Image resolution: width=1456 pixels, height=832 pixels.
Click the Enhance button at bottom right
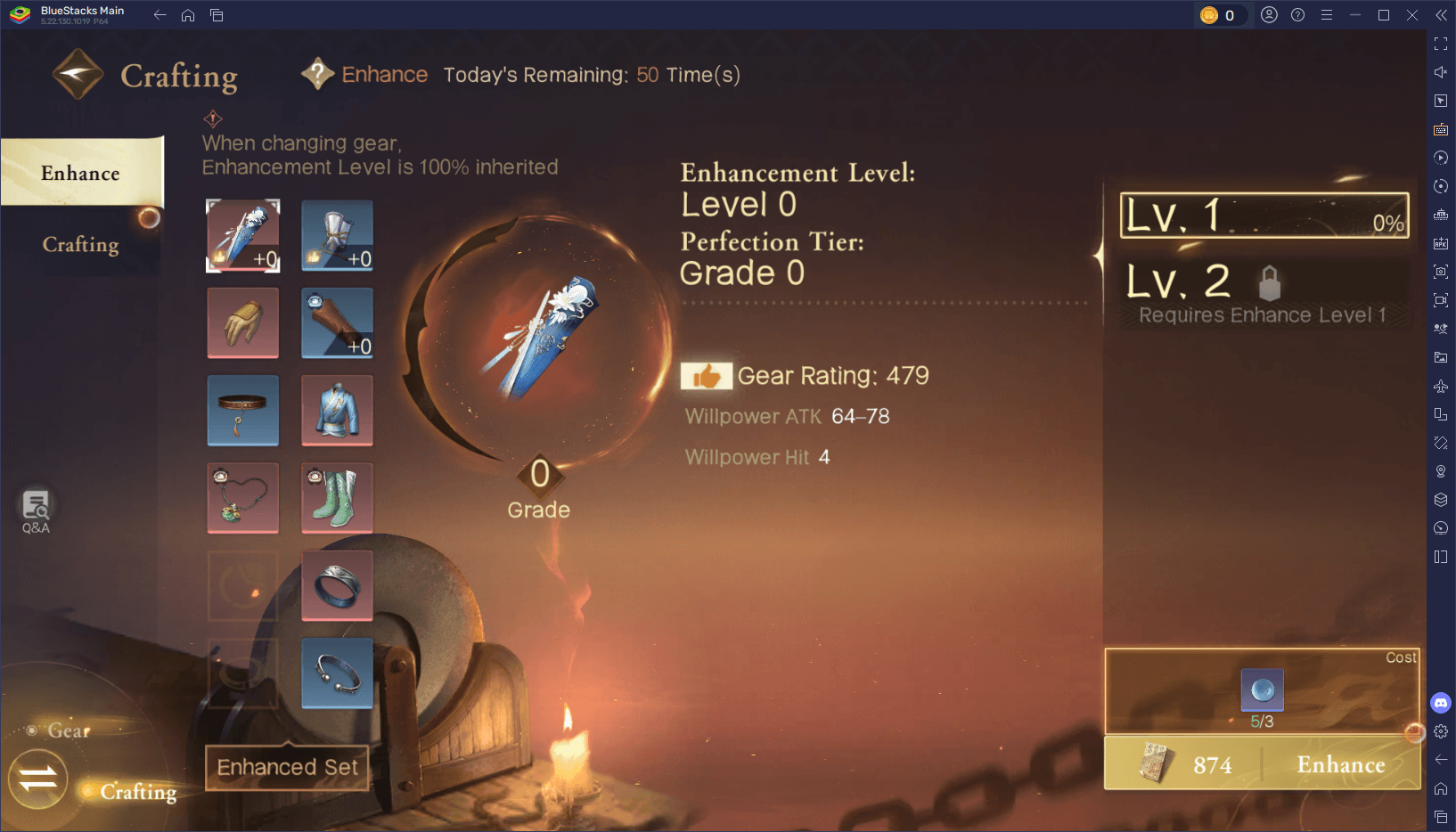1340,764
